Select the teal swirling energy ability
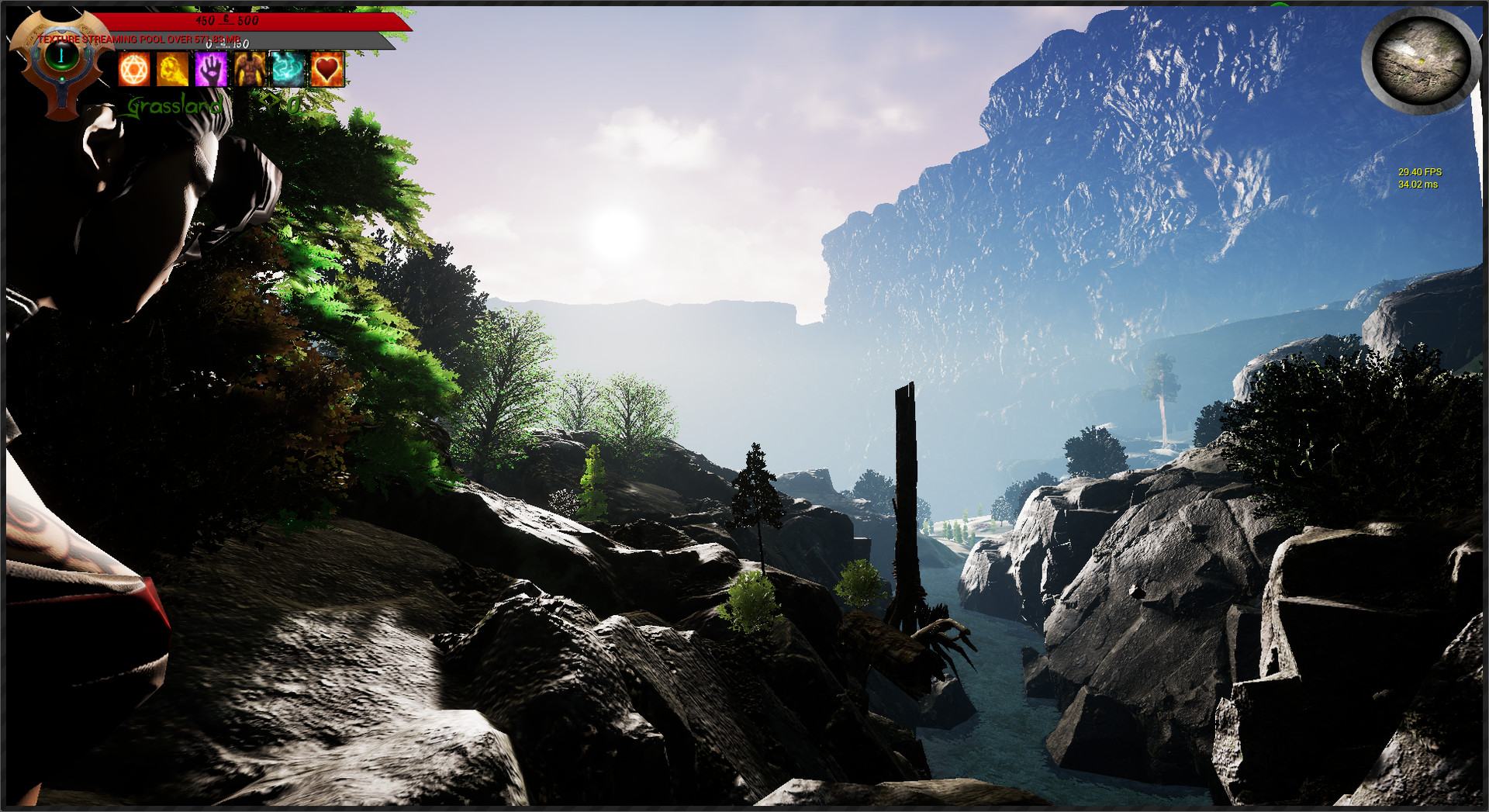1489x812 pixels. (x=288, y=71)
